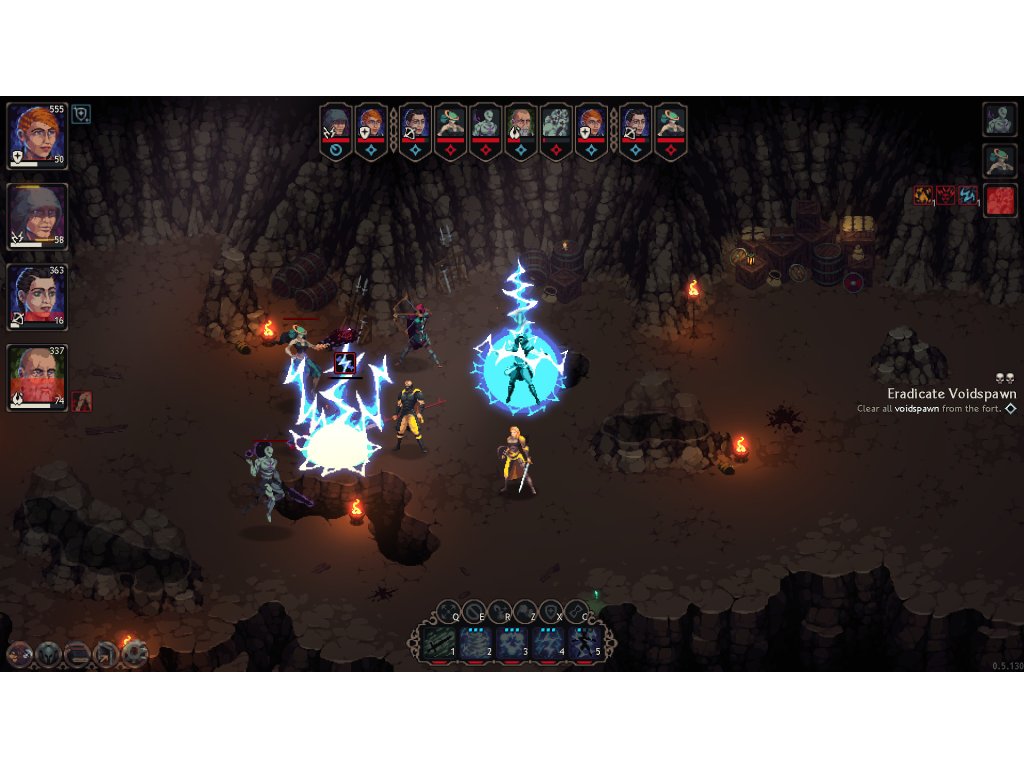Activate the ability in hotbar slot 2
Screen dimensions: 1024x768
476,642
